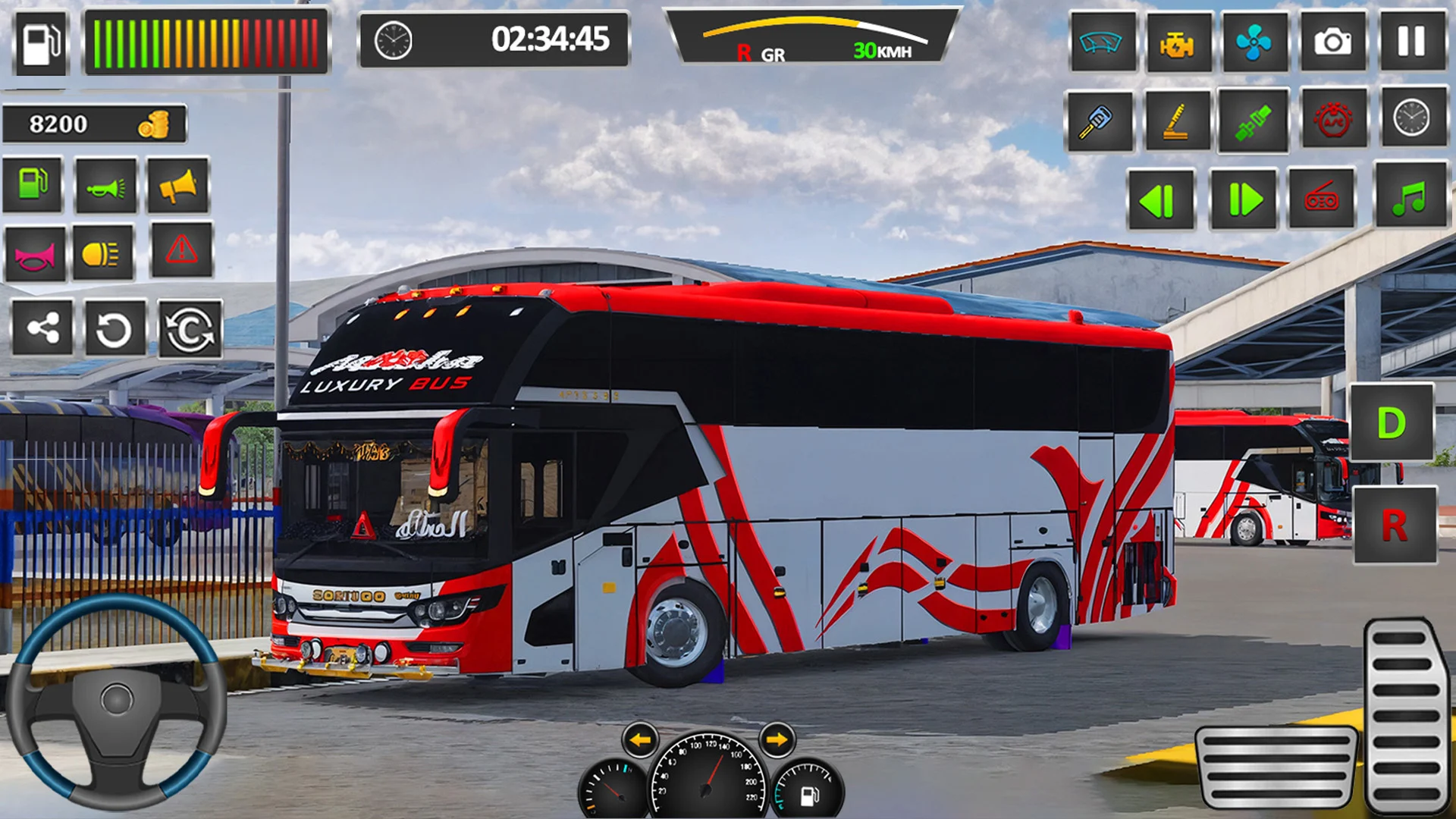Toggle the blue fan button
Viewport: 1456px width, 819px height.
[x=1254, y=42]
